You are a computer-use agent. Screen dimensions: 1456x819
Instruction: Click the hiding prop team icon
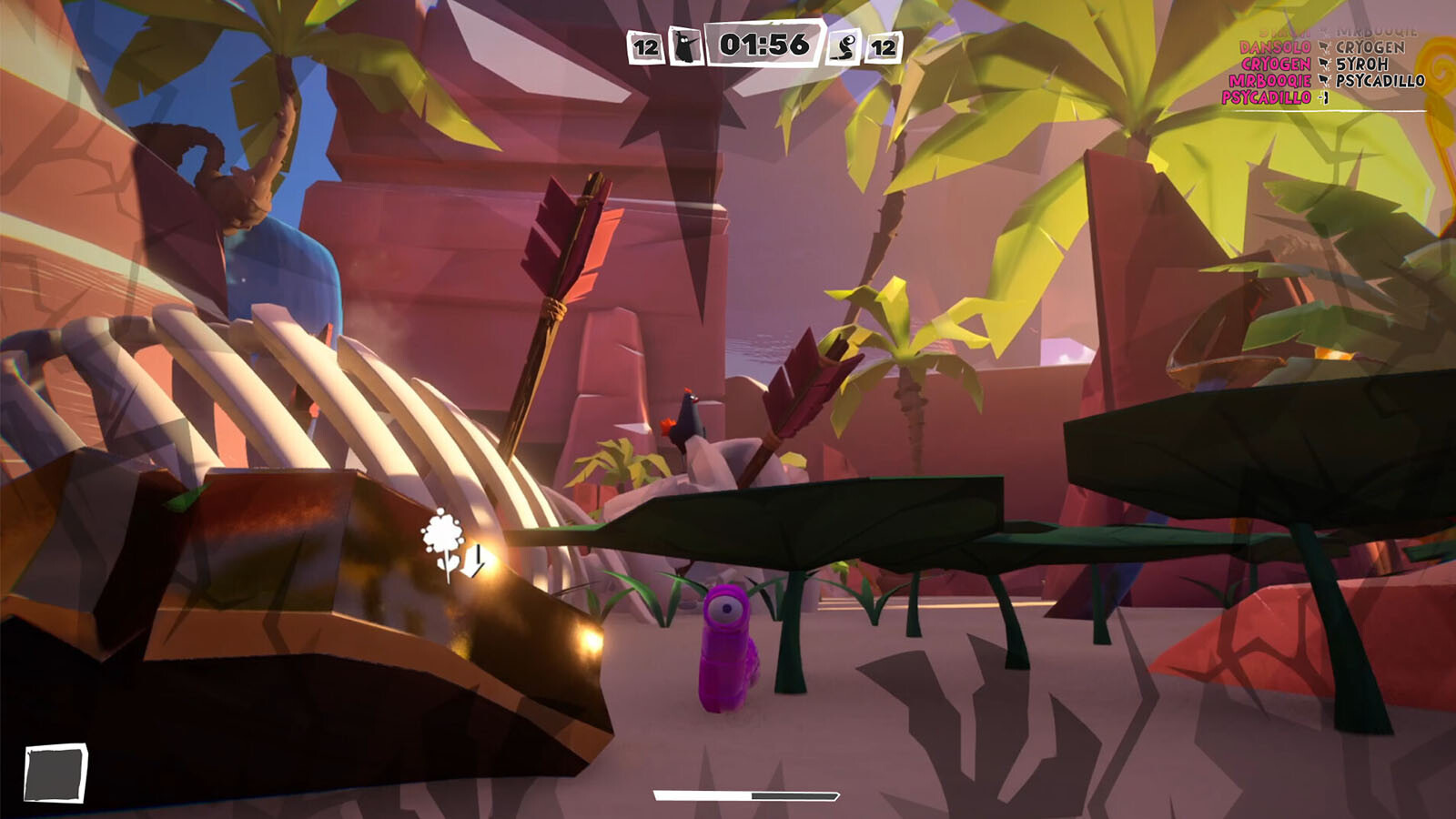pyautogui.click(x=845, y=46)
